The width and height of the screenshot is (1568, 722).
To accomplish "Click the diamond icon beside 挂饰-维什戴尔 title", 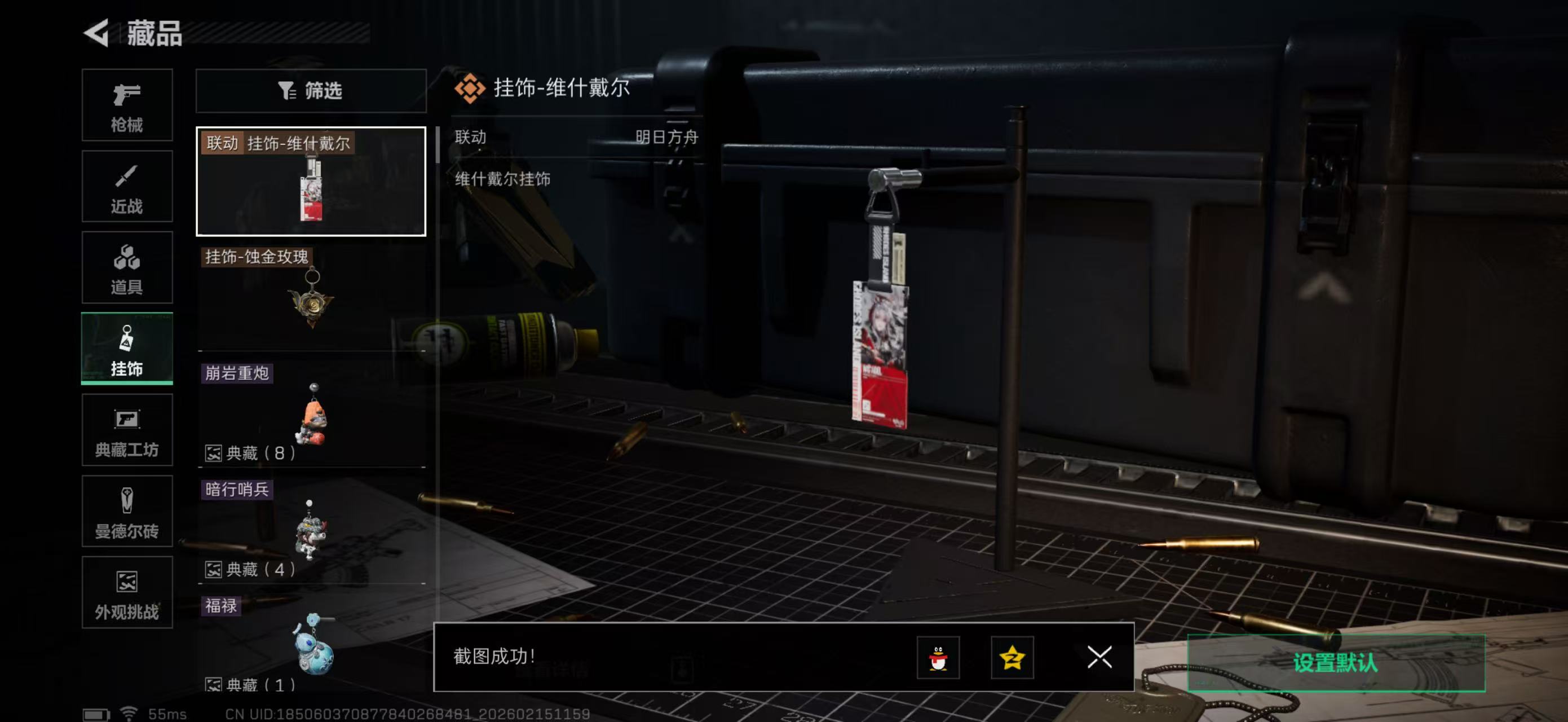I will (470, 90).
